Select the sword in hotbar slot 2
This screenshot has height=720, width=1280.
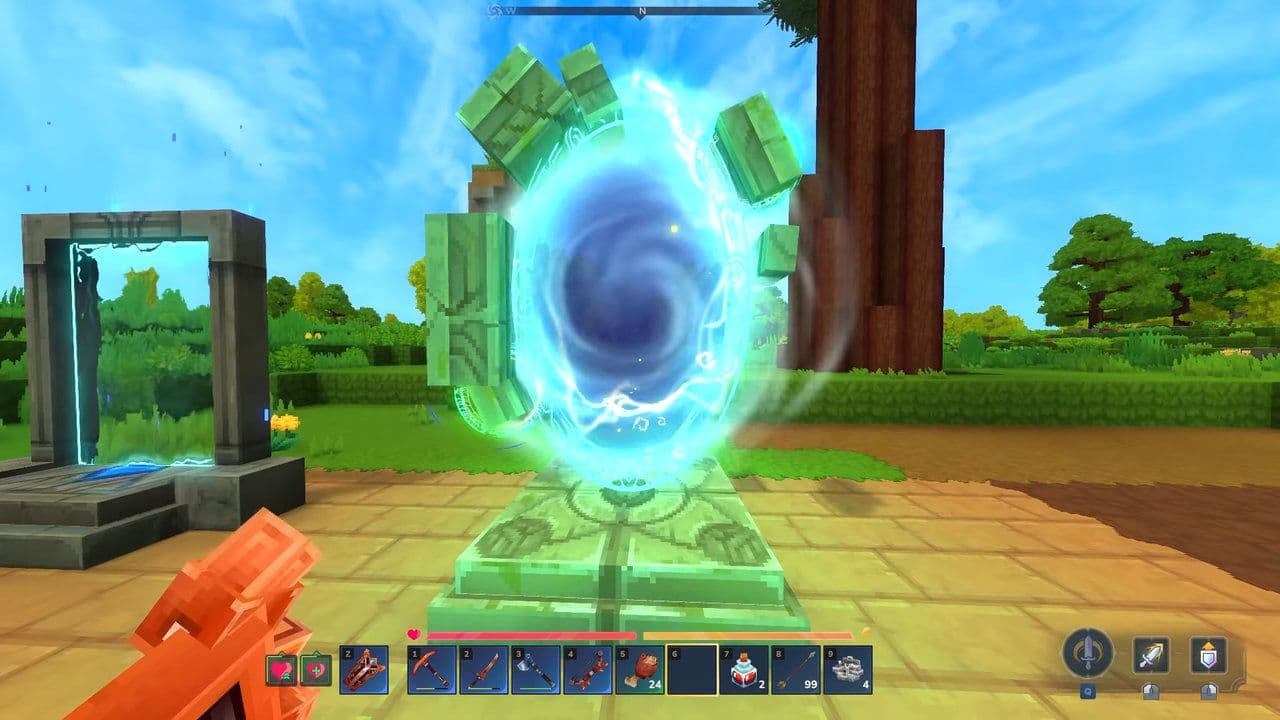pyautogui.click(x=484, y=671)
